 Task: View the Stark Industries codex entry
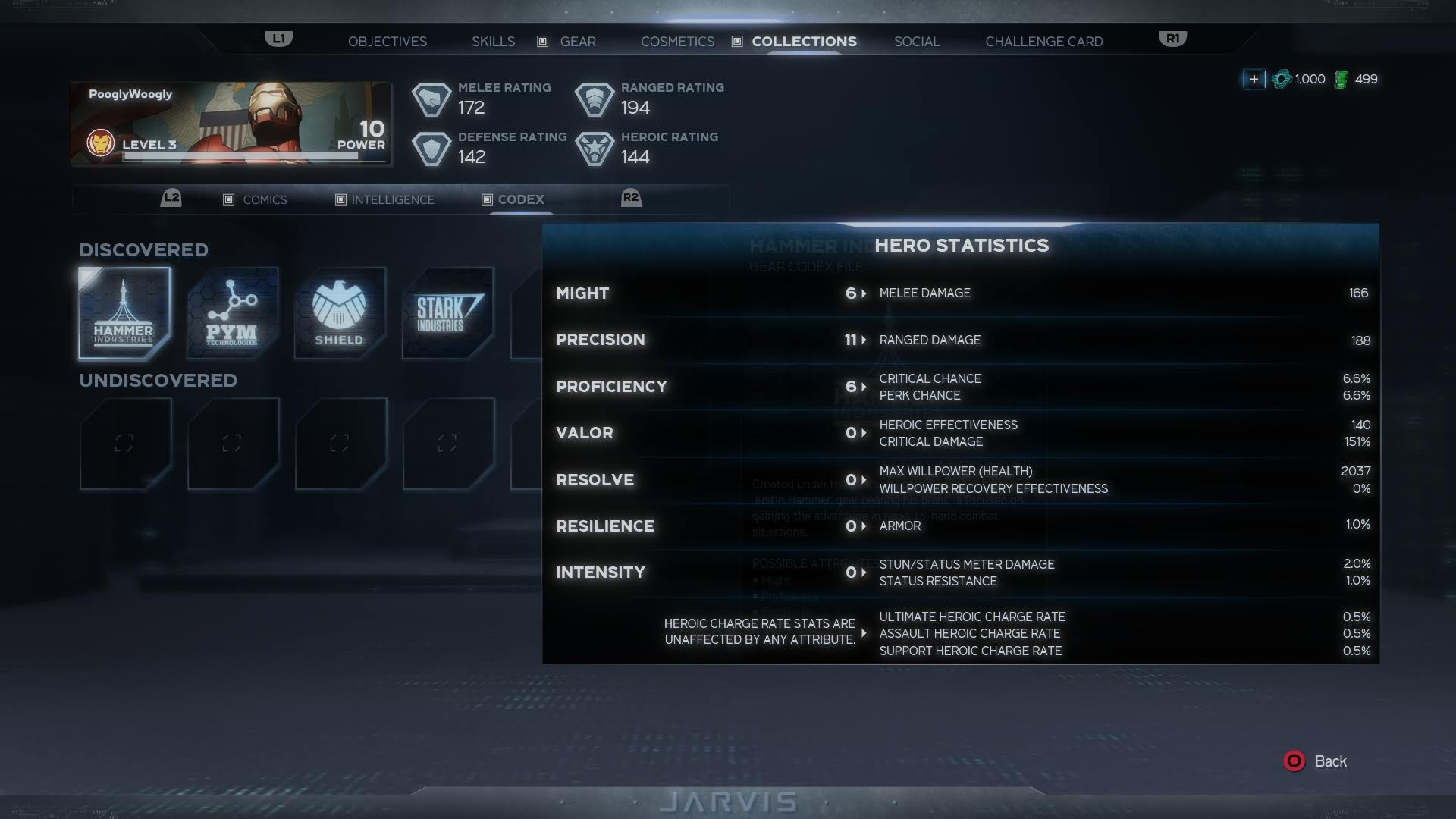[447, 312]
